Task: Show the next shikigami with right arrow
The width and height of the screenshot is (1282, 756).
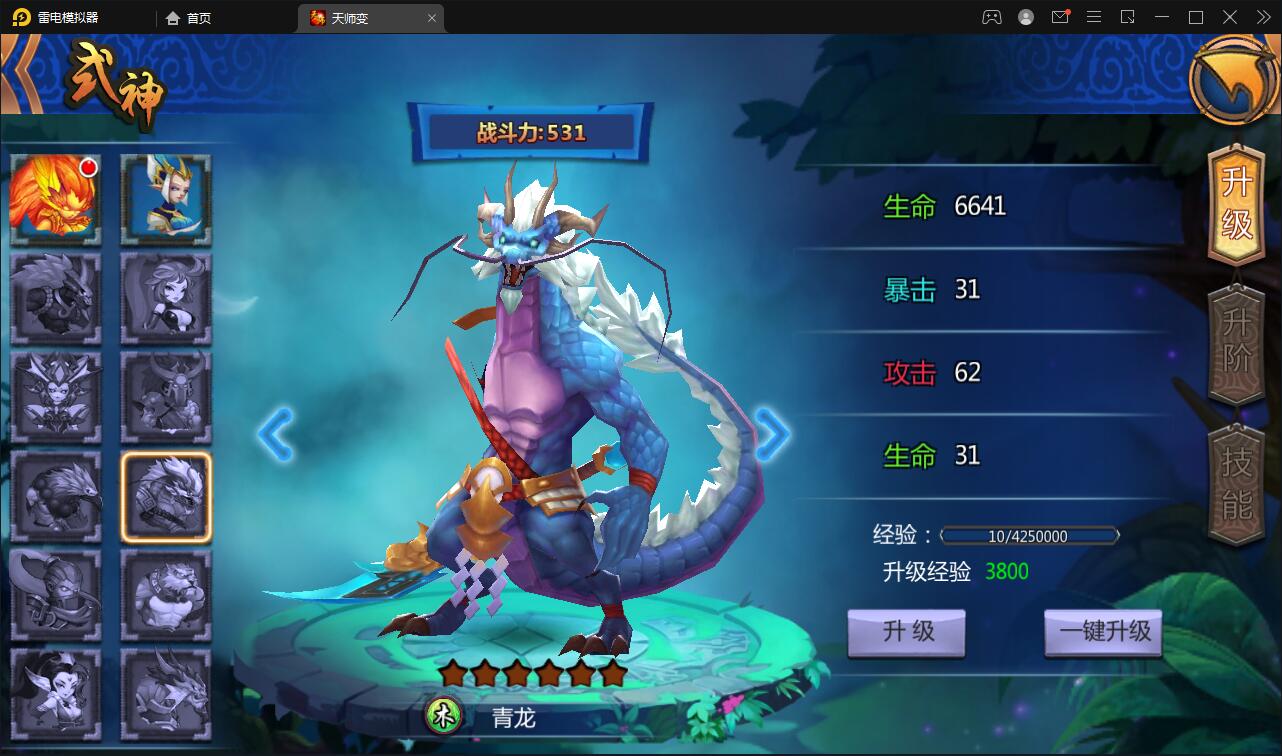Action: click(772, 434)
